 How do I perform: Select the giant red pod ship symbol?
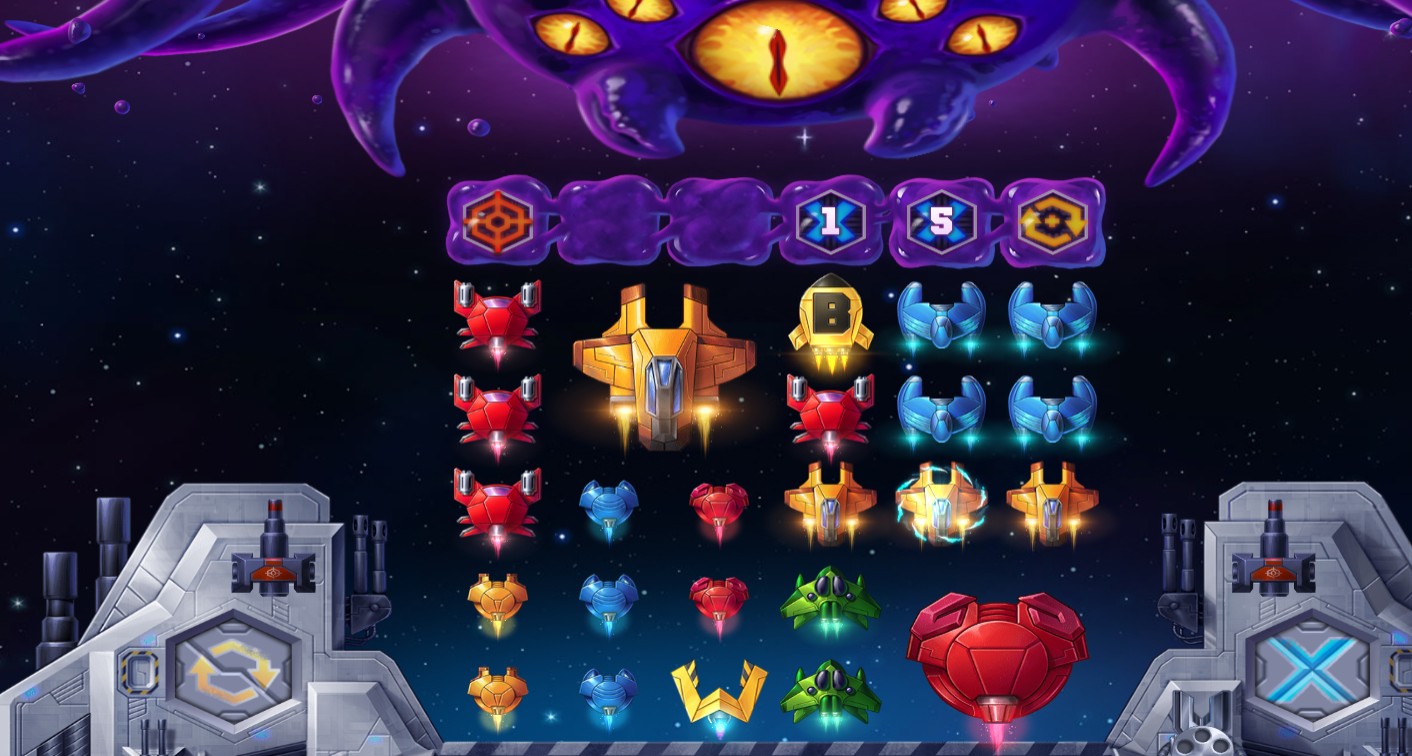point(996,657)
